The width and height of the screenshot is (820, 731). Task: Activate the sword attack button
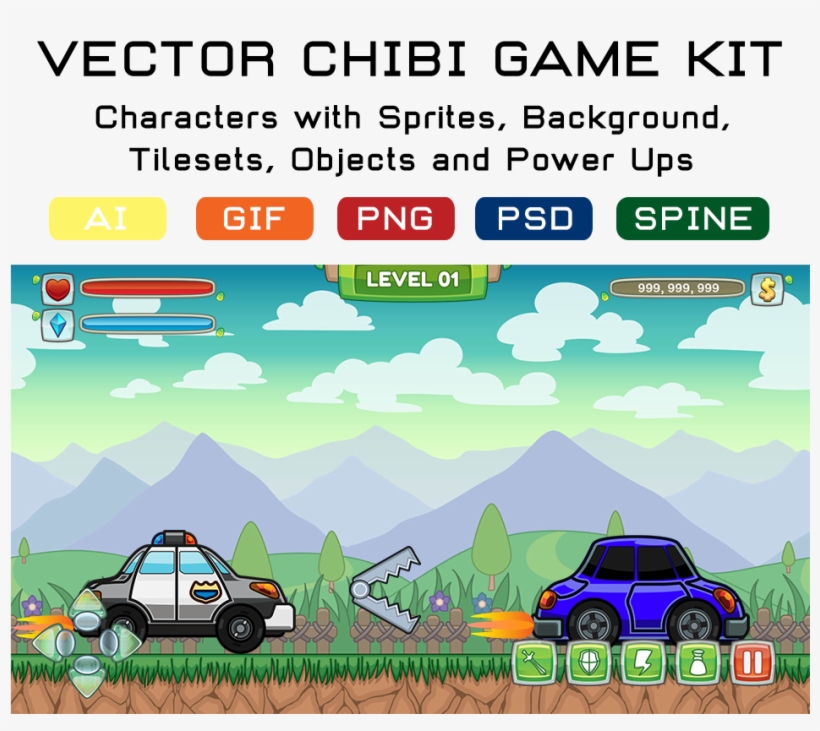click(533, 664)
